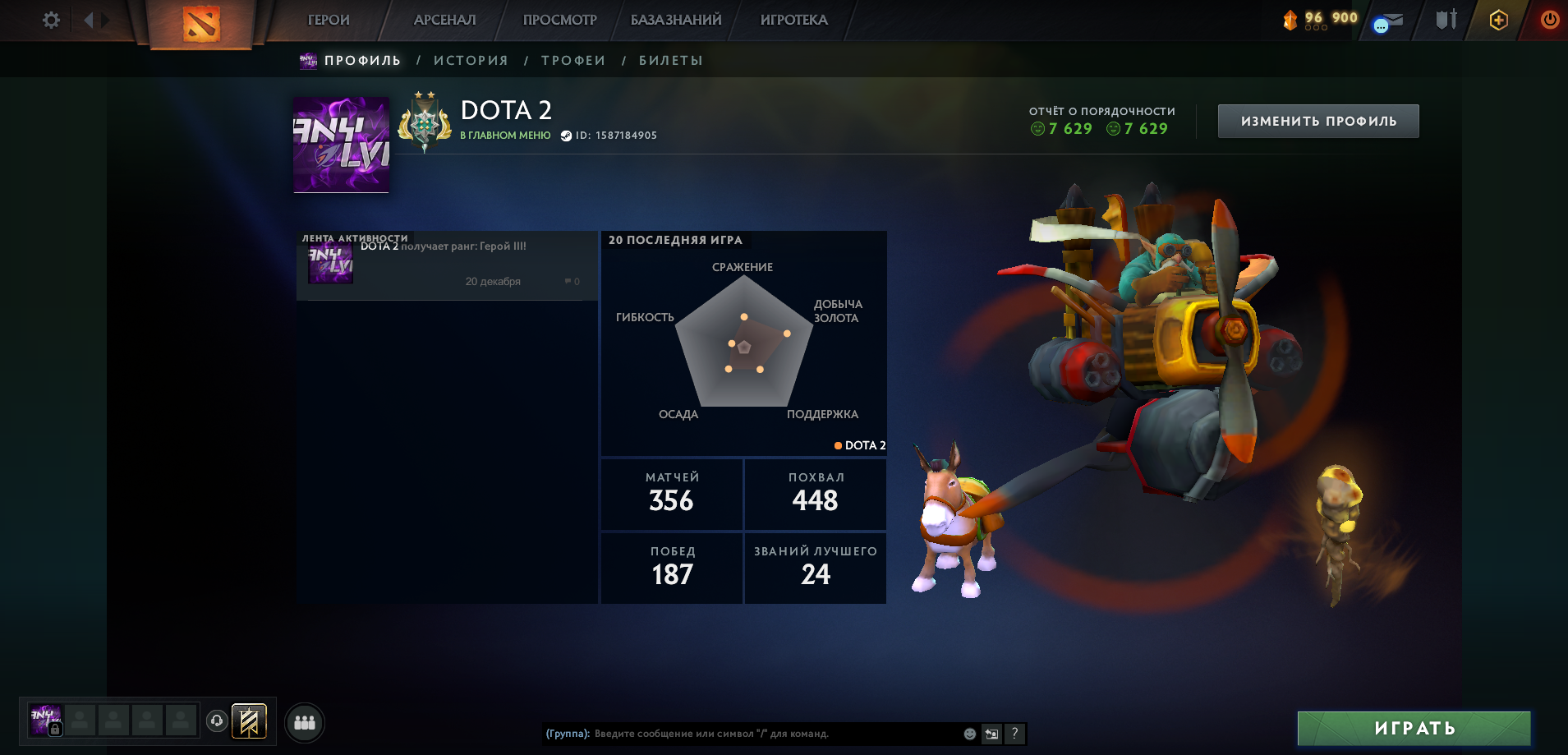
Task: Click the Dota Plus hexagon icon
Action: coord(1498,19)
